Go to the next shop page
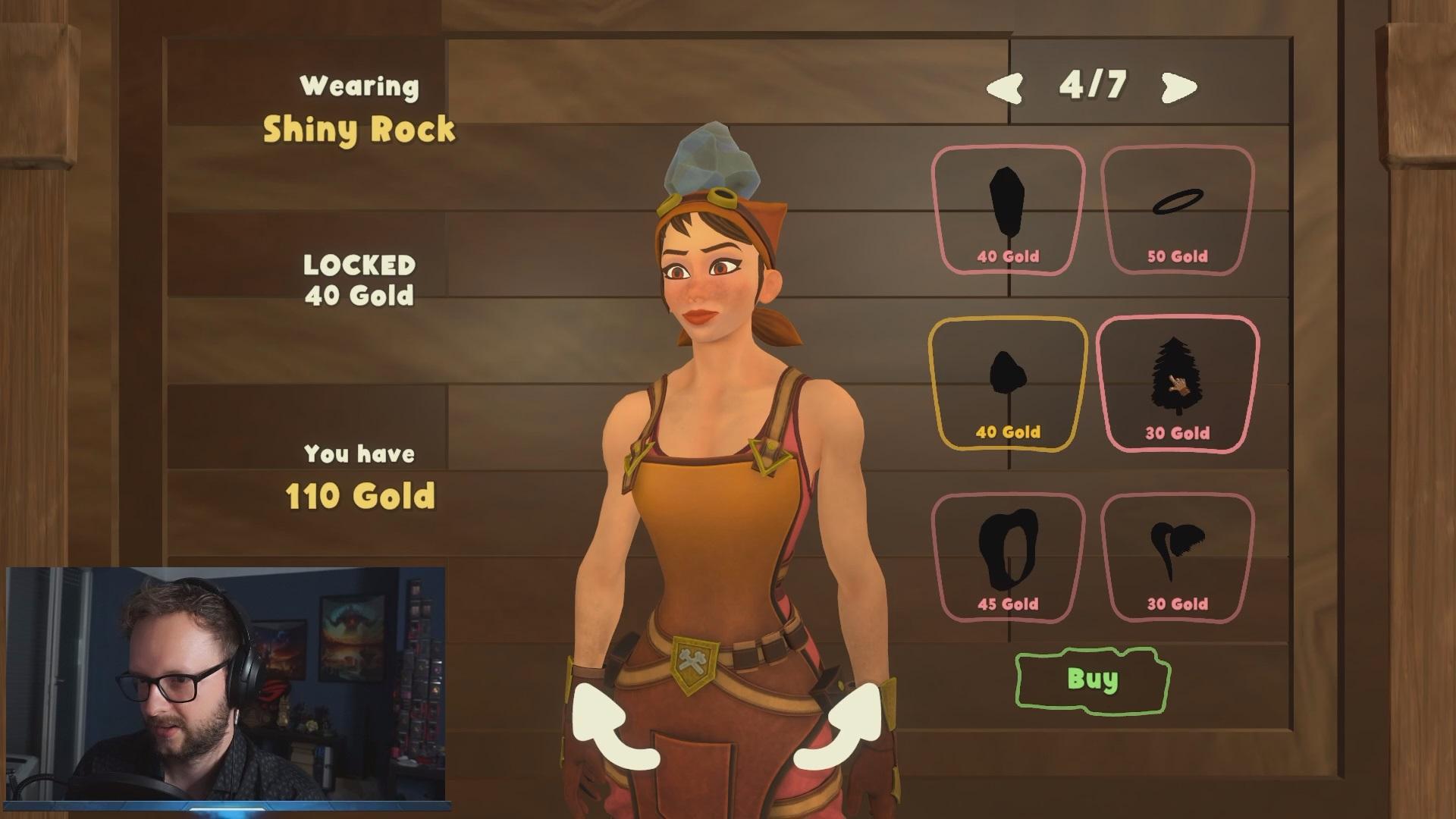 click(x=1179, y=87)
